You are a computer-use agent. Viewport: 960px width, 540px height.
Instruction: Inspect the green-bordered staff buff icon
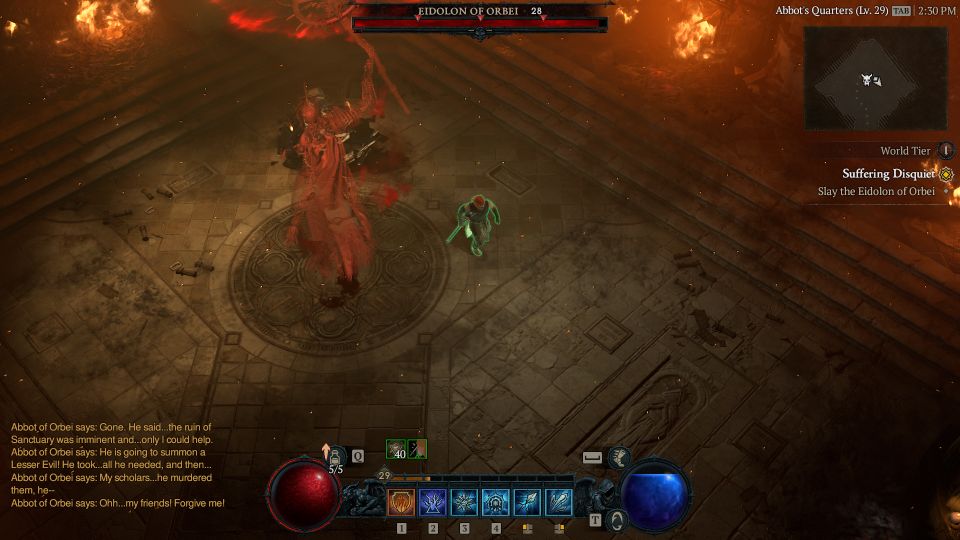click(420, 449)
